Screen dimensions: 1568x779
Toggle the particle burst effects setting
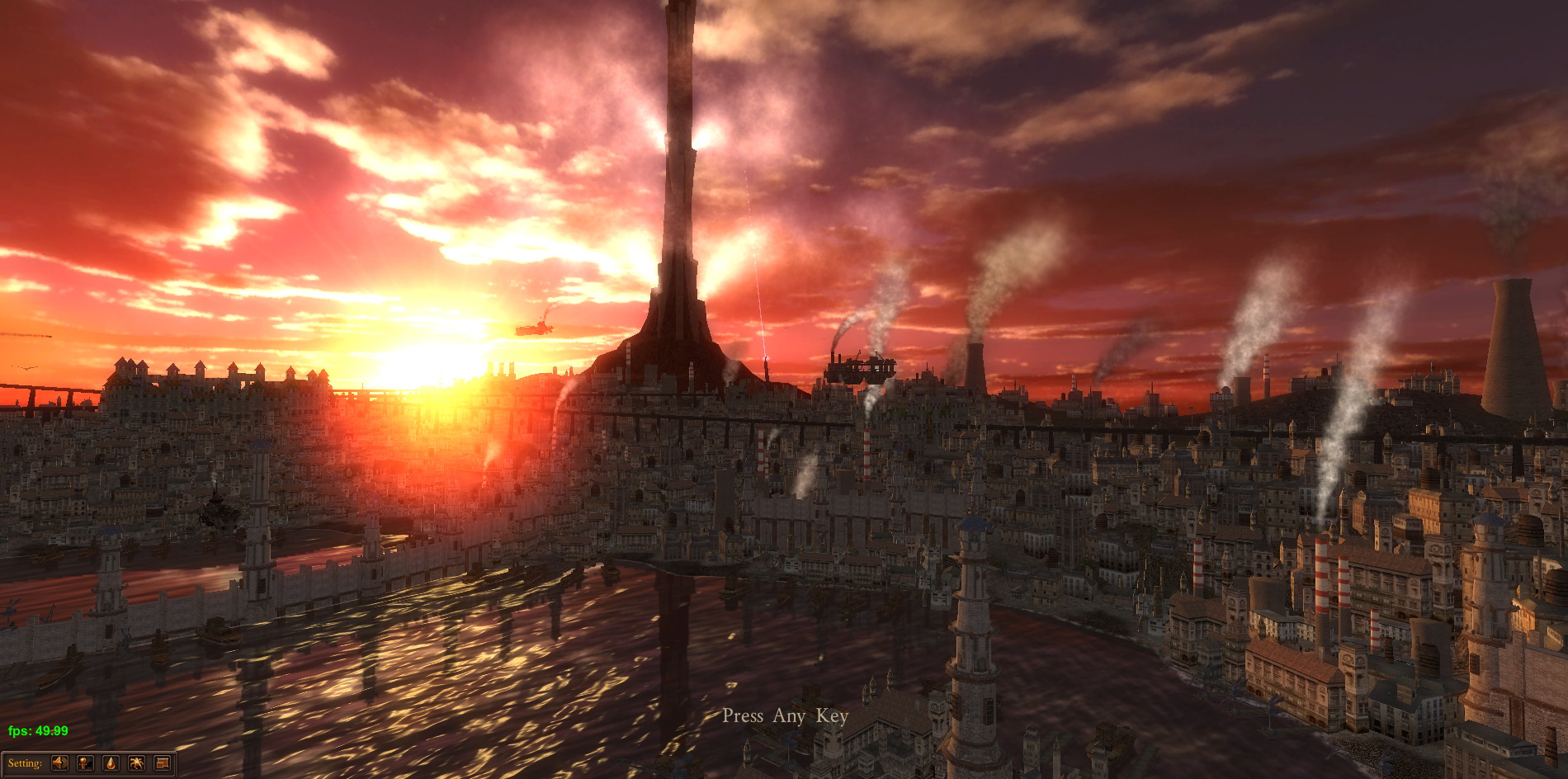pos(136,763)
